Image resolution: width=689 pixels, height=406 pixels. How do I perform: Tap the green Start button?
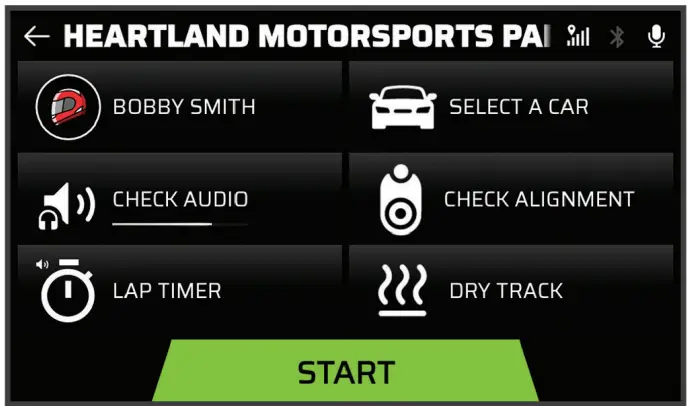pos(347,371)
